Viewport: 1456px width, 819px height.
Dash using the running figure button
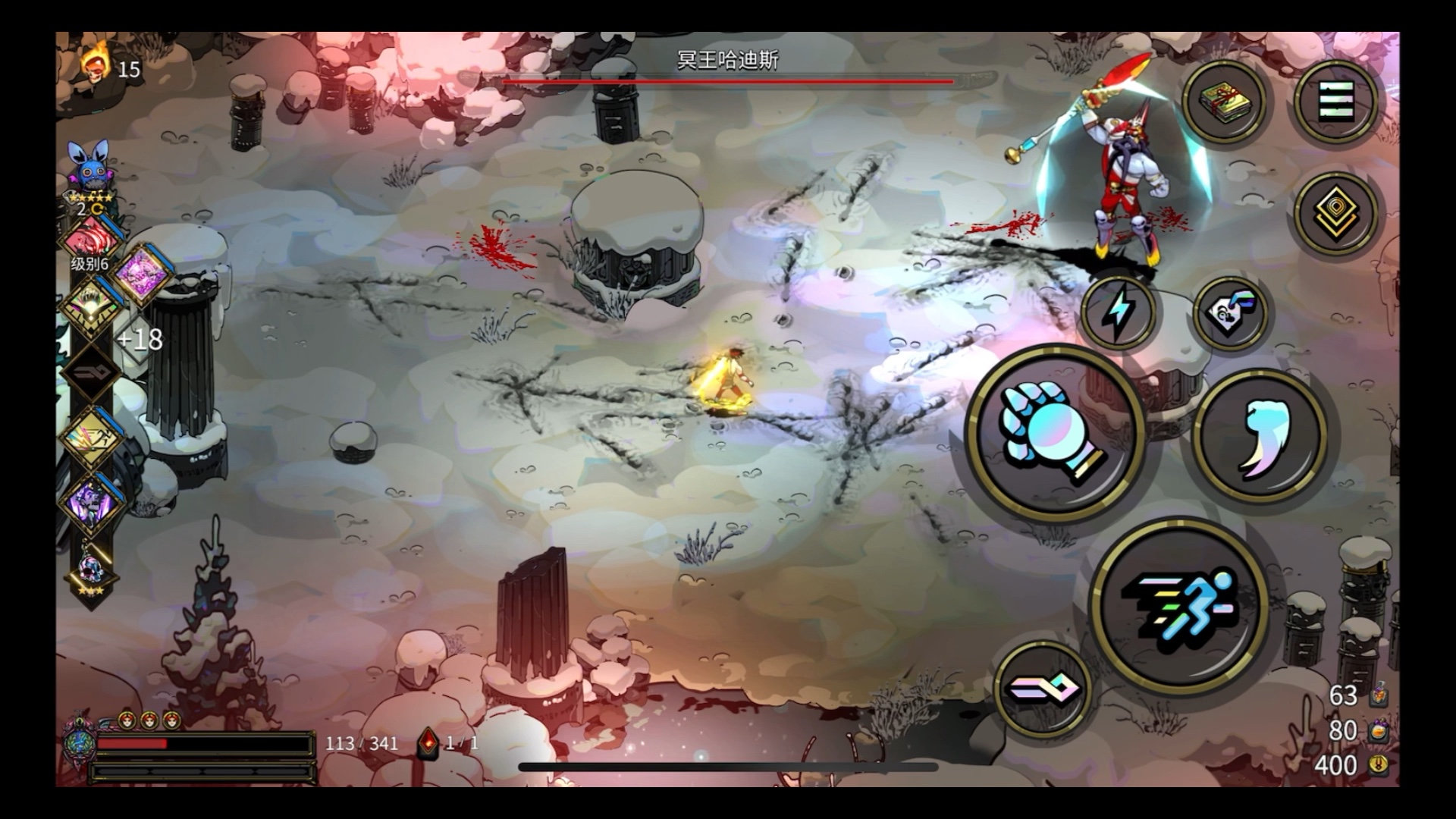point(1179,604)
